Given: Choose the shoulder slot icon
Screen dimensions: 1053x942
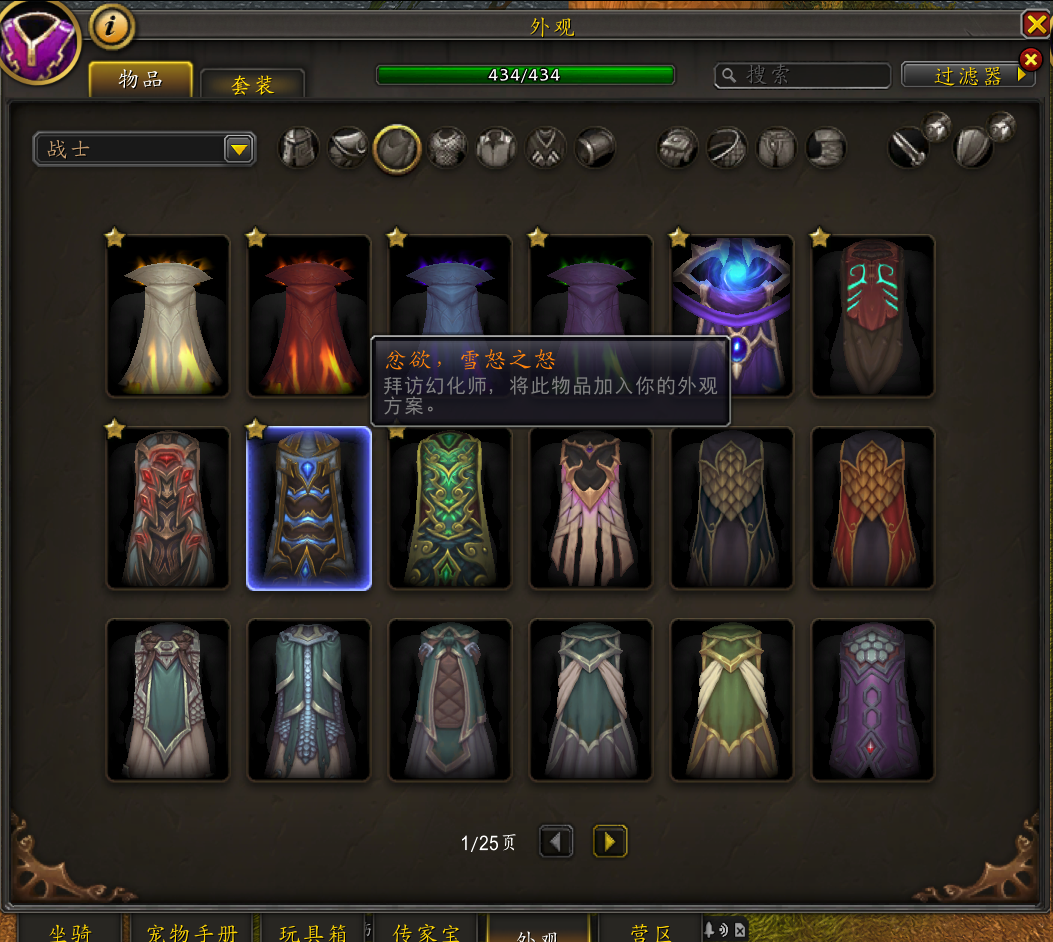Looking at the screenshot, I should click(348, 148).
